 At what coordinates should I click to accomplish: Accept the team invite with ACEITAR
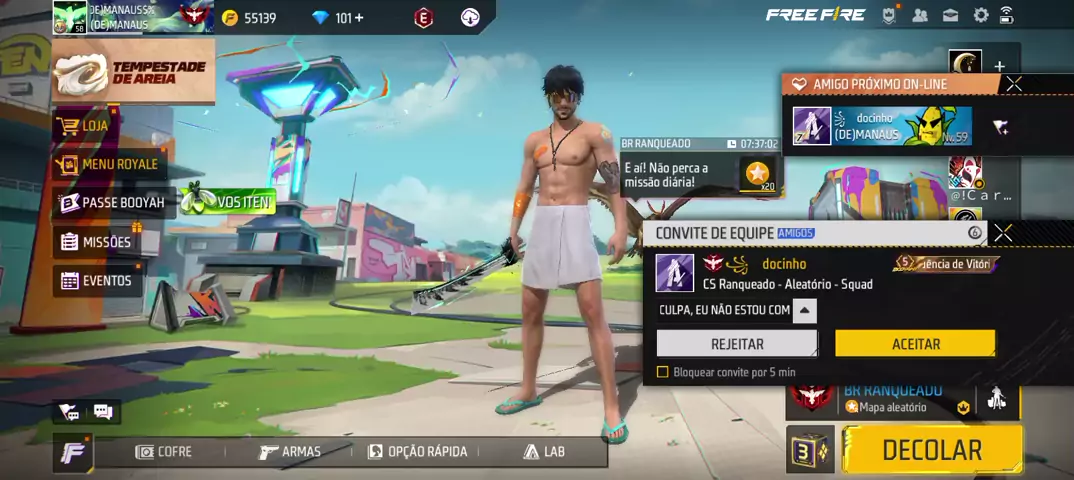tap(915, 344)
